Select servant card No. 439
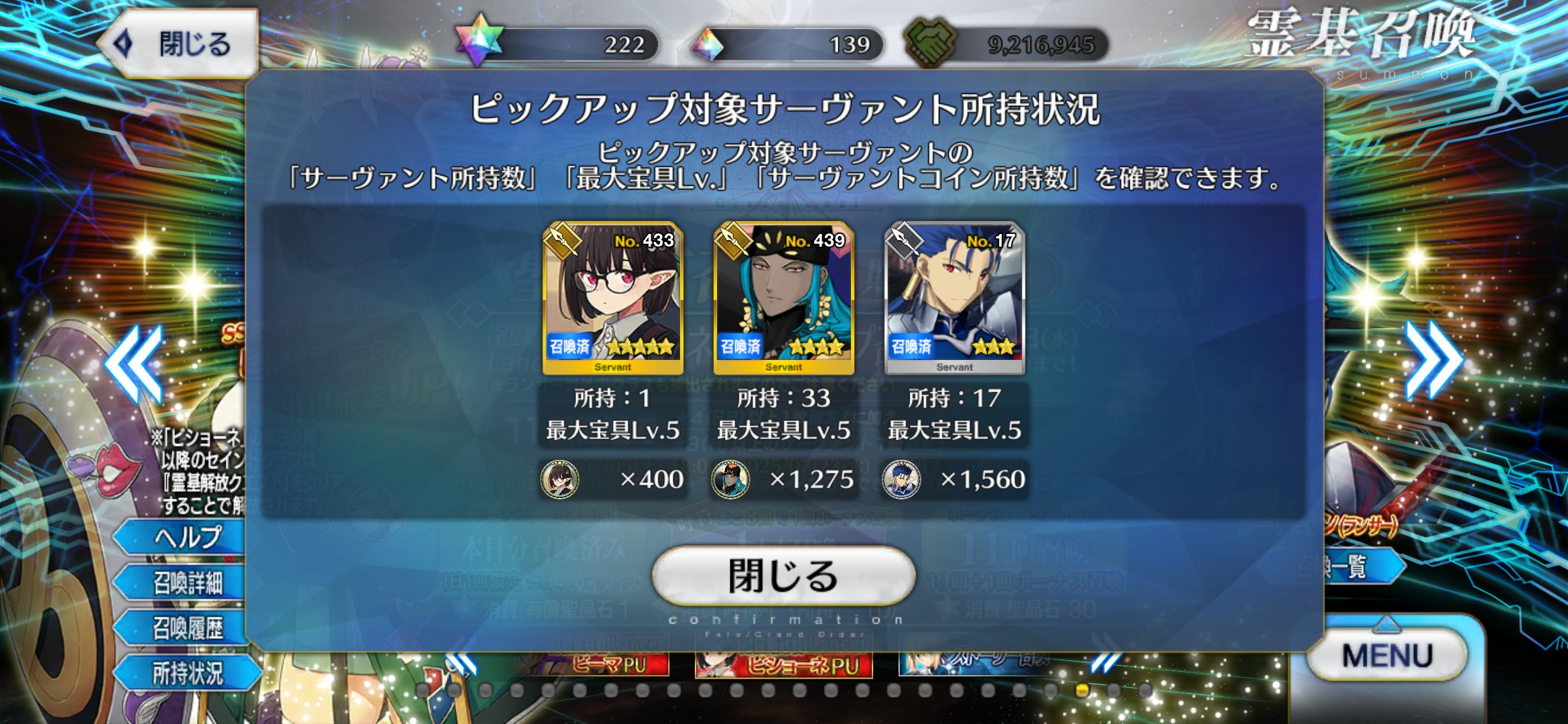This screenshot has width=1568, height=724. (x=783, y=298)
